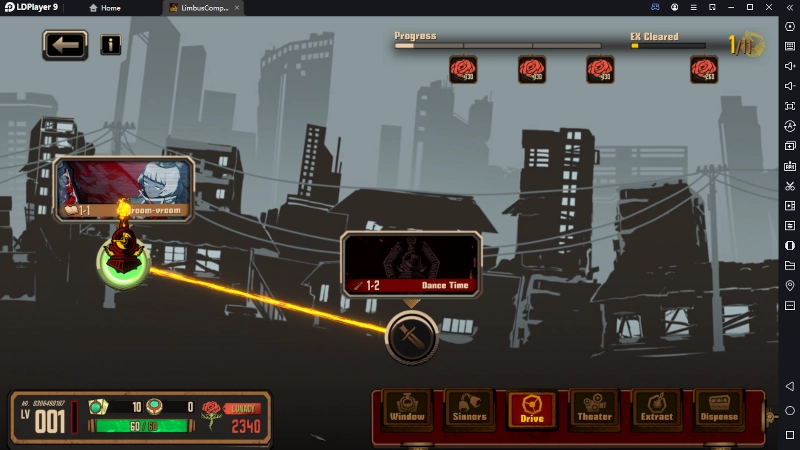Viewport: 800px width, 450px height.
Task: Open the Theater menu
Action: click(594, 410)
